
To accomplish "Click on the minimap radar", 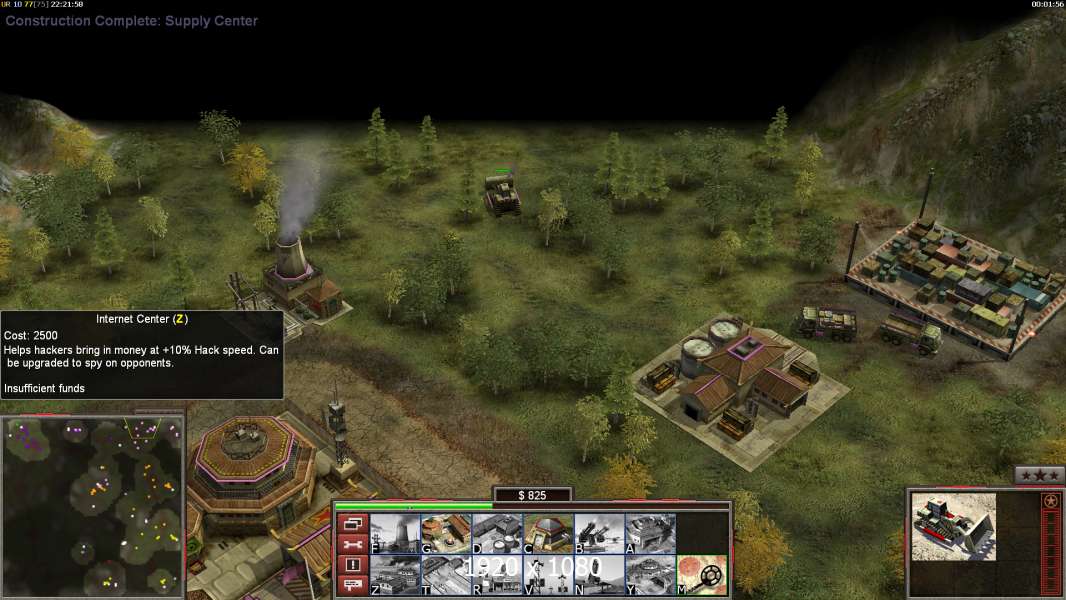I will click(x=93, y=506).
